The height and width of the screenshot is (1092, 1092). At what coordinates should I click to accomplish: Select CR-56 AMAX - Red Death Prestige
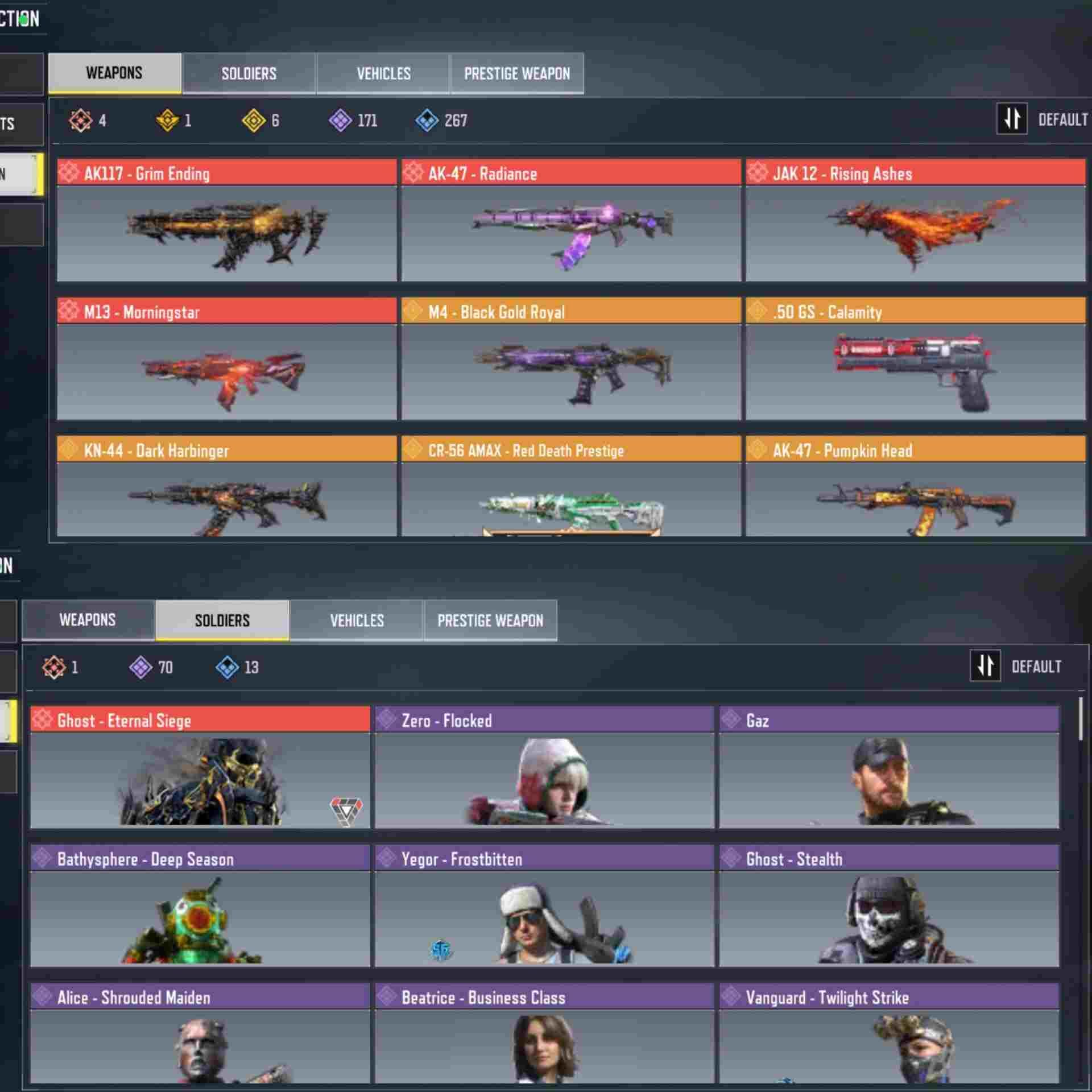click(x=571, y=487)
